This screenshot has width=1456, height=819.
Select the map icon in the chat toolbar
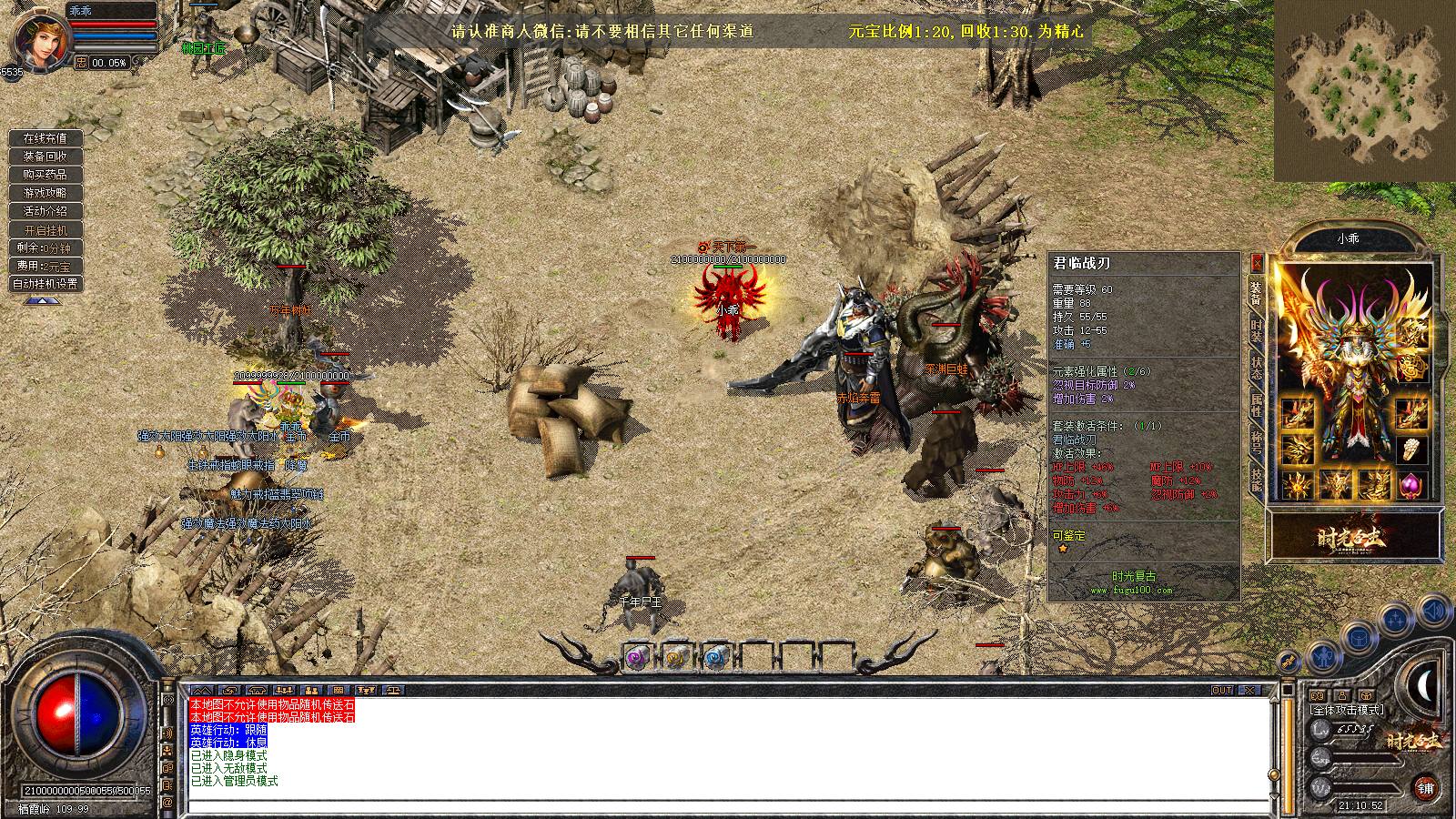tap(201, 690)
